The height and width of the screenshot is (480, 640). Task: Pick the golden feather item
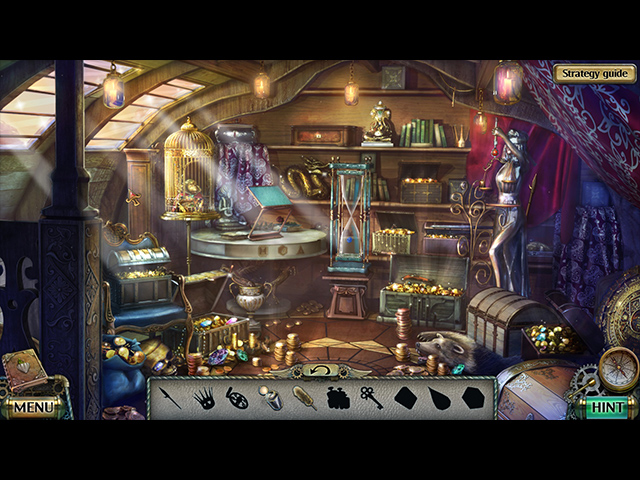tap(304, 398)
